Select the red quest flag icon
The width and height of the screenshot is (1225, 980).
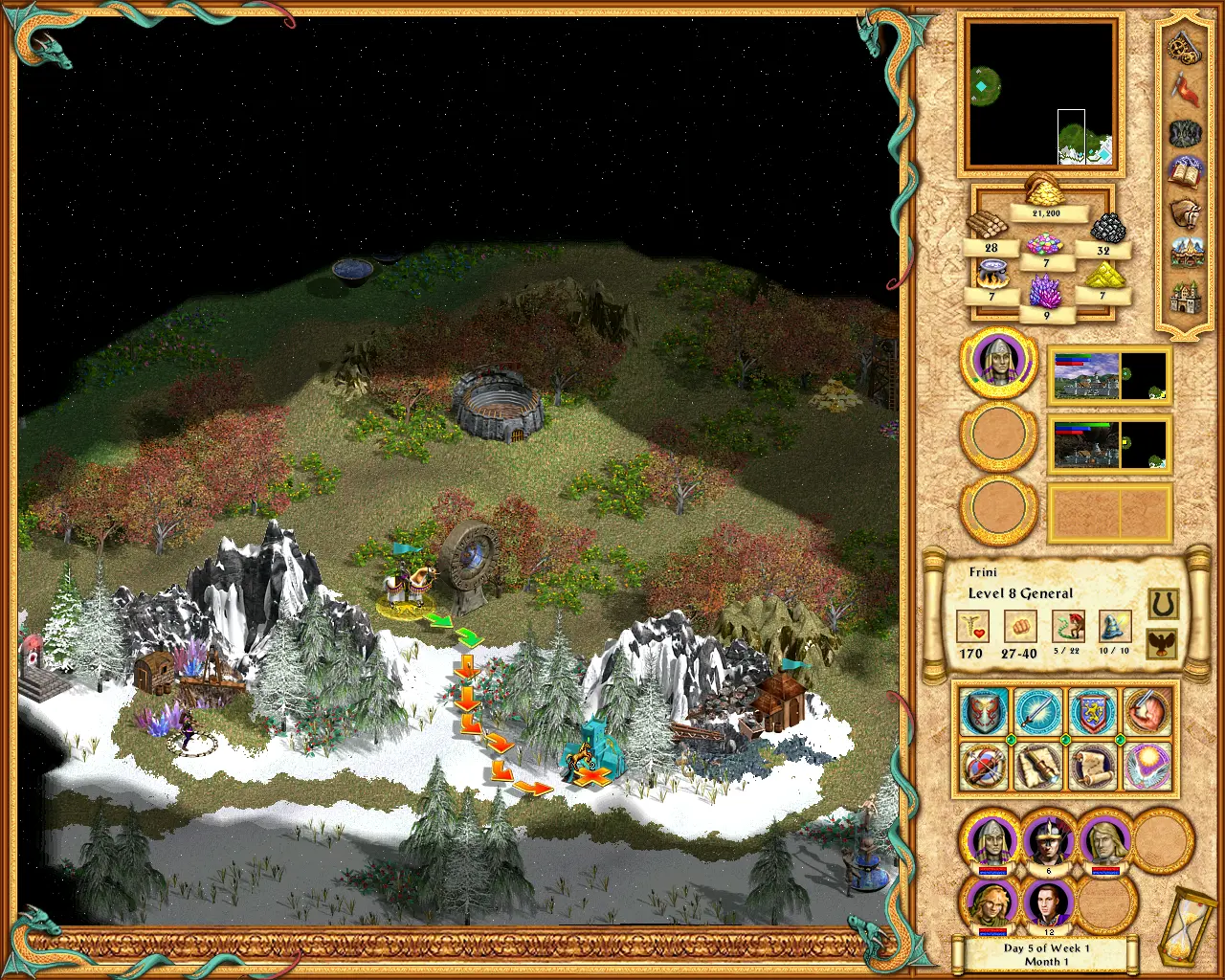point(1185,86)
